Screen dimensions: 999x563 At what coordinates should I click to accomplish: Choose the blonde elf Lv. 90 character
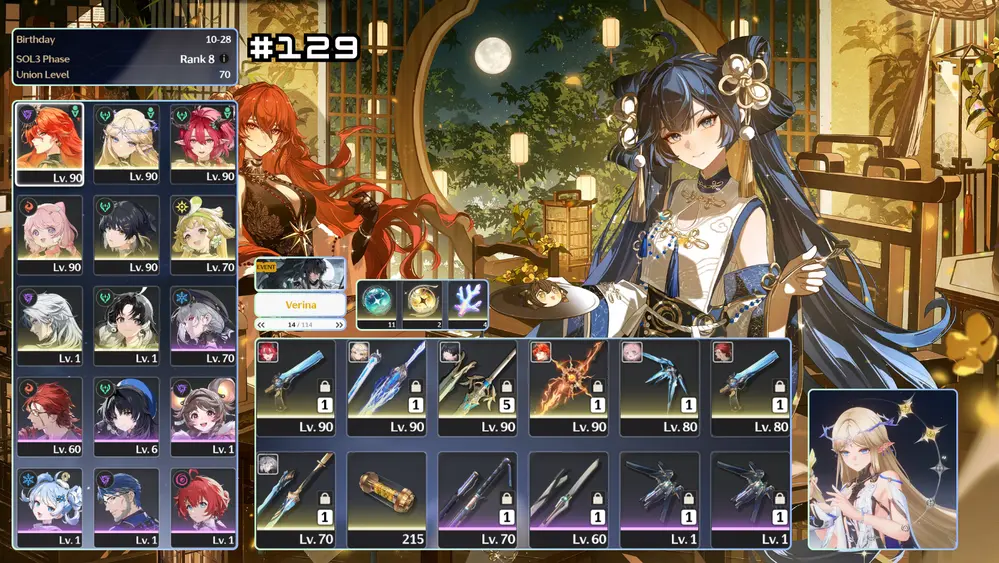(127, 143)
